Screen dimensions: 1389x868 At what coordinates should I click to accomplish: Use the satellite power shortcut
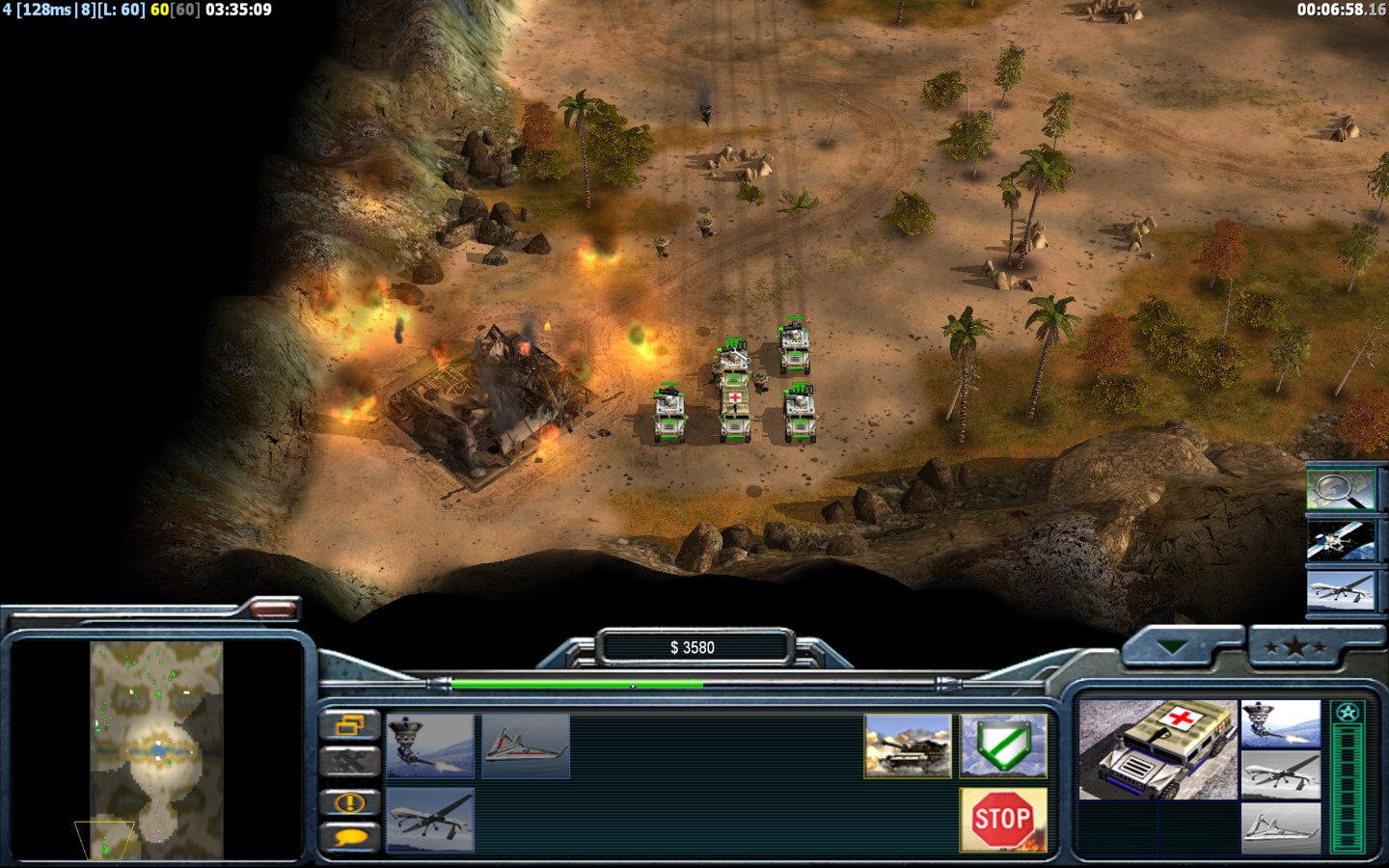coord(1341,540)
